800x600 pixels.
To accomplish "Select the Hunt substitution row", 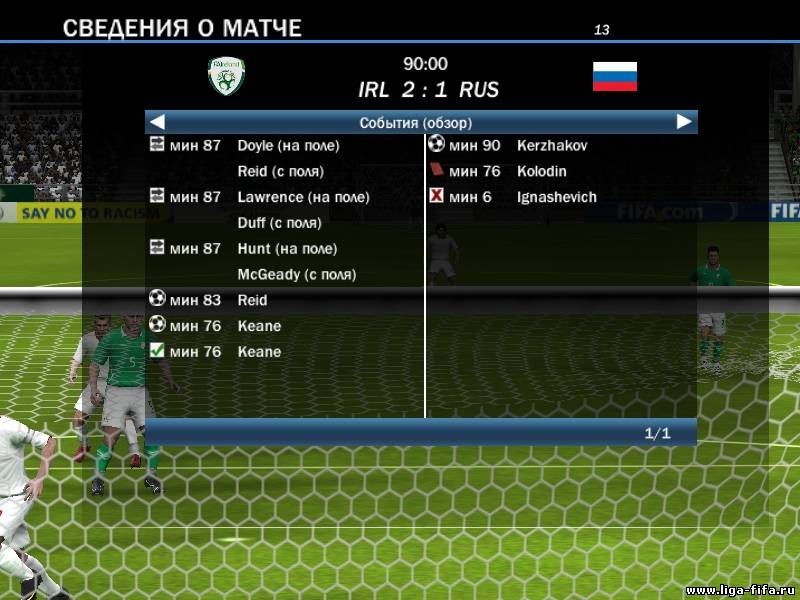I will 287,249.
